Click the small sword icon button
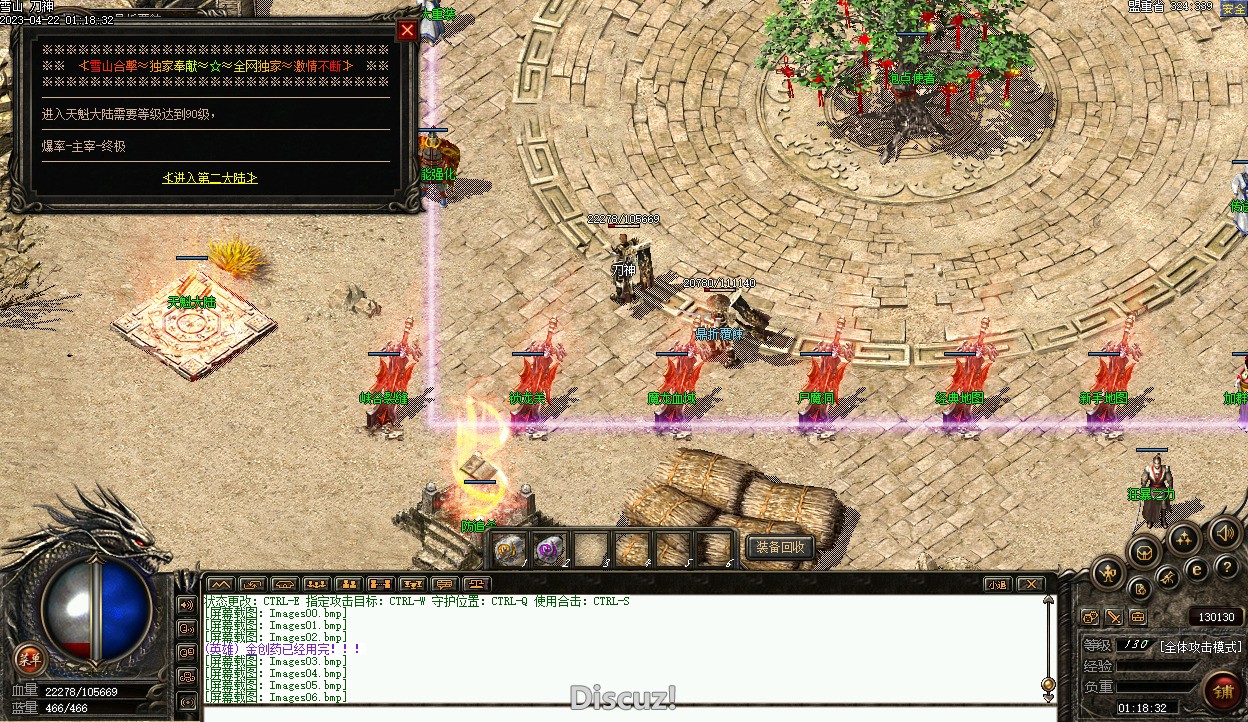The width and height of the screenshot is (1248, 722). [1113, 617]
